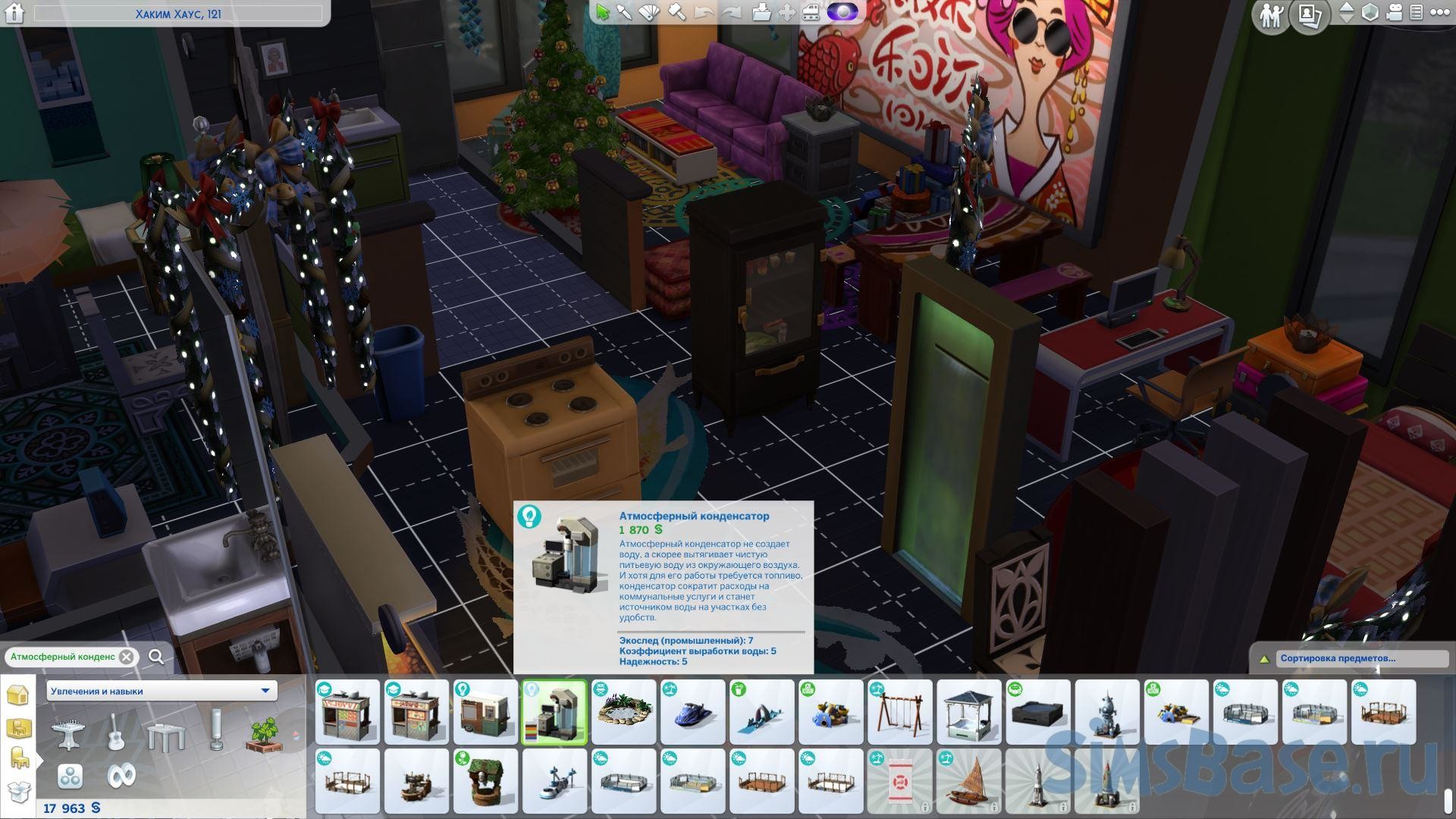
Task: Select the guitar category icon
Action: [x=116, y=733]
